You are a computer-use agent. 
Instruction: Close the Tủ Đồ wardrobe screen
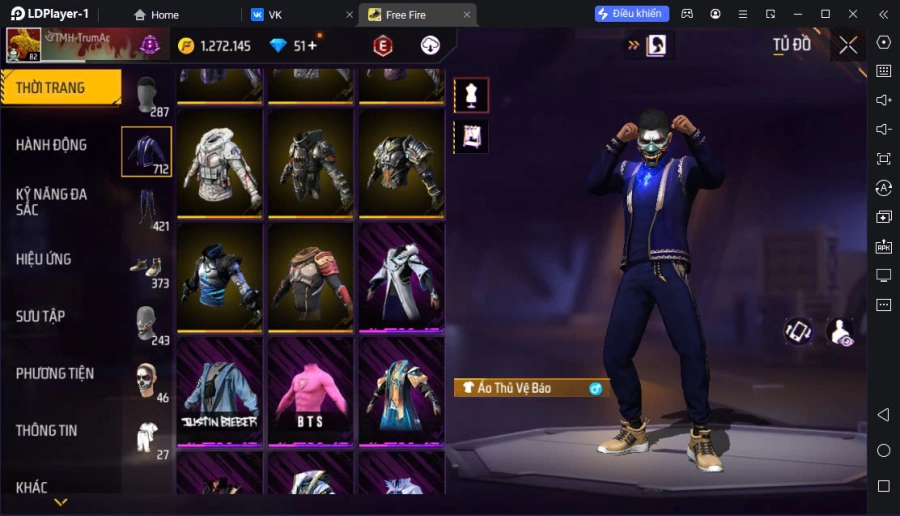tap(848, 45)
